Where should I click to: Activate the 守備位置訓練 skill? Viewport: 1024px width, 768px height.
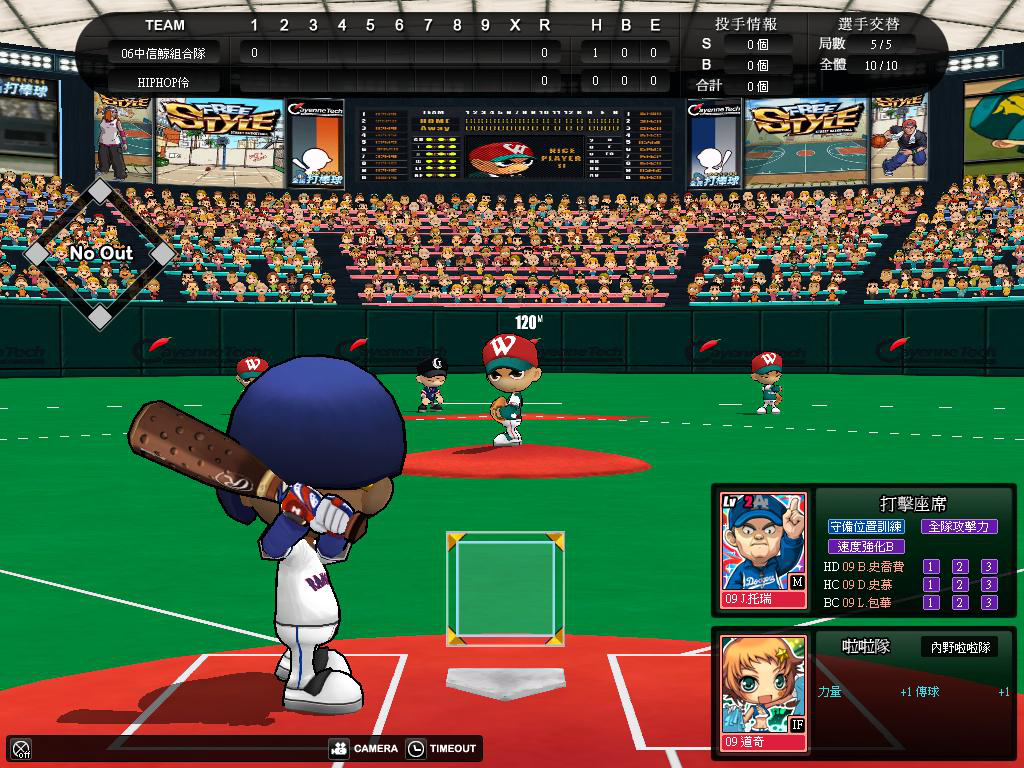[866, 526]
